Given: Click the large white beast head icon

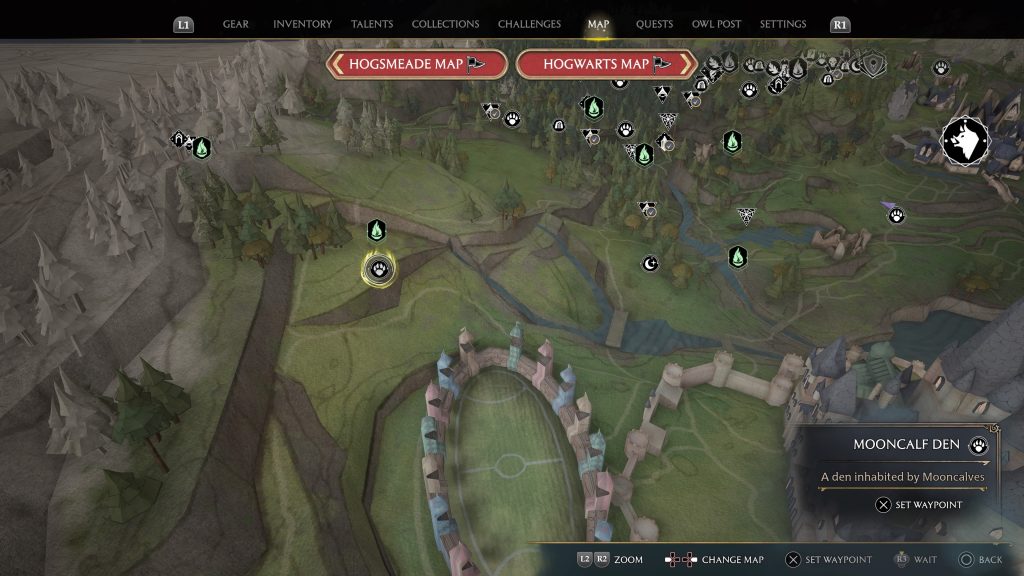Looking at the screenshot, I should tap(965, 142).
